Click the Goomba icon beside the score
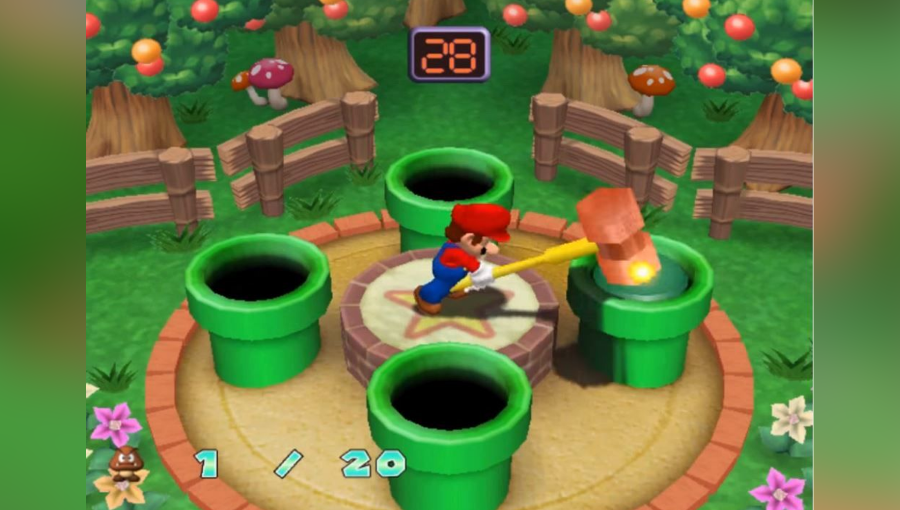This screenshot has height=510, width=900. tap(125, 462)
